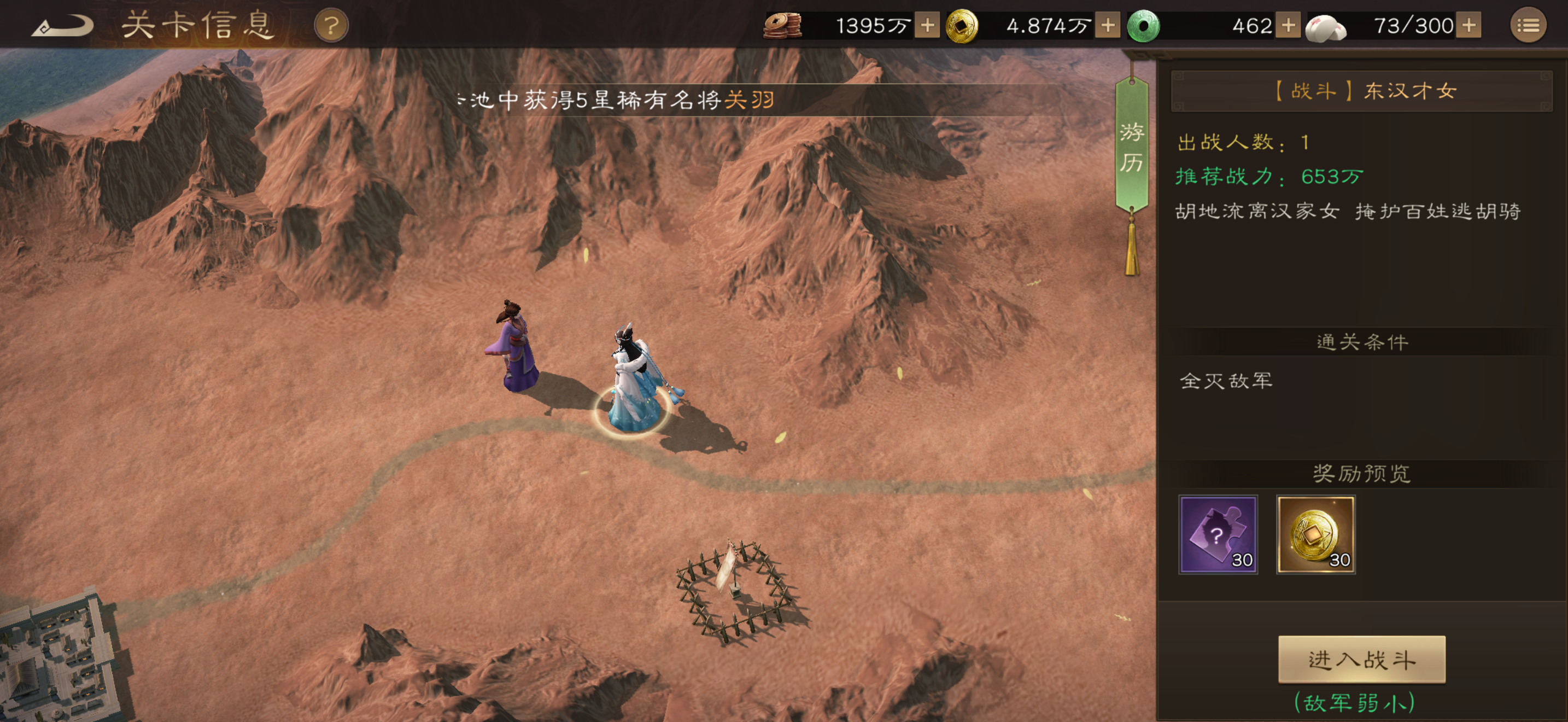1568x722 pixels.
Task: Add more gold coins with plus button
Action: 1108,26
